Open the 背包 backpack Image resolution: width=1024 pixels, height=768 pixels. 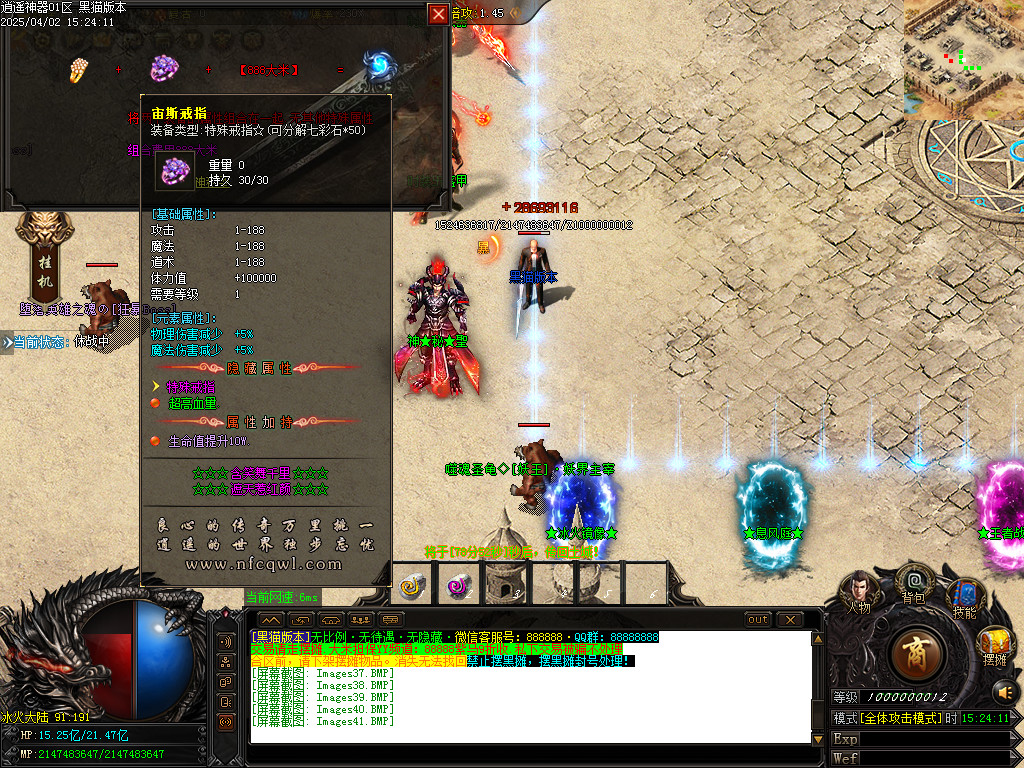[x=912, y=583]
